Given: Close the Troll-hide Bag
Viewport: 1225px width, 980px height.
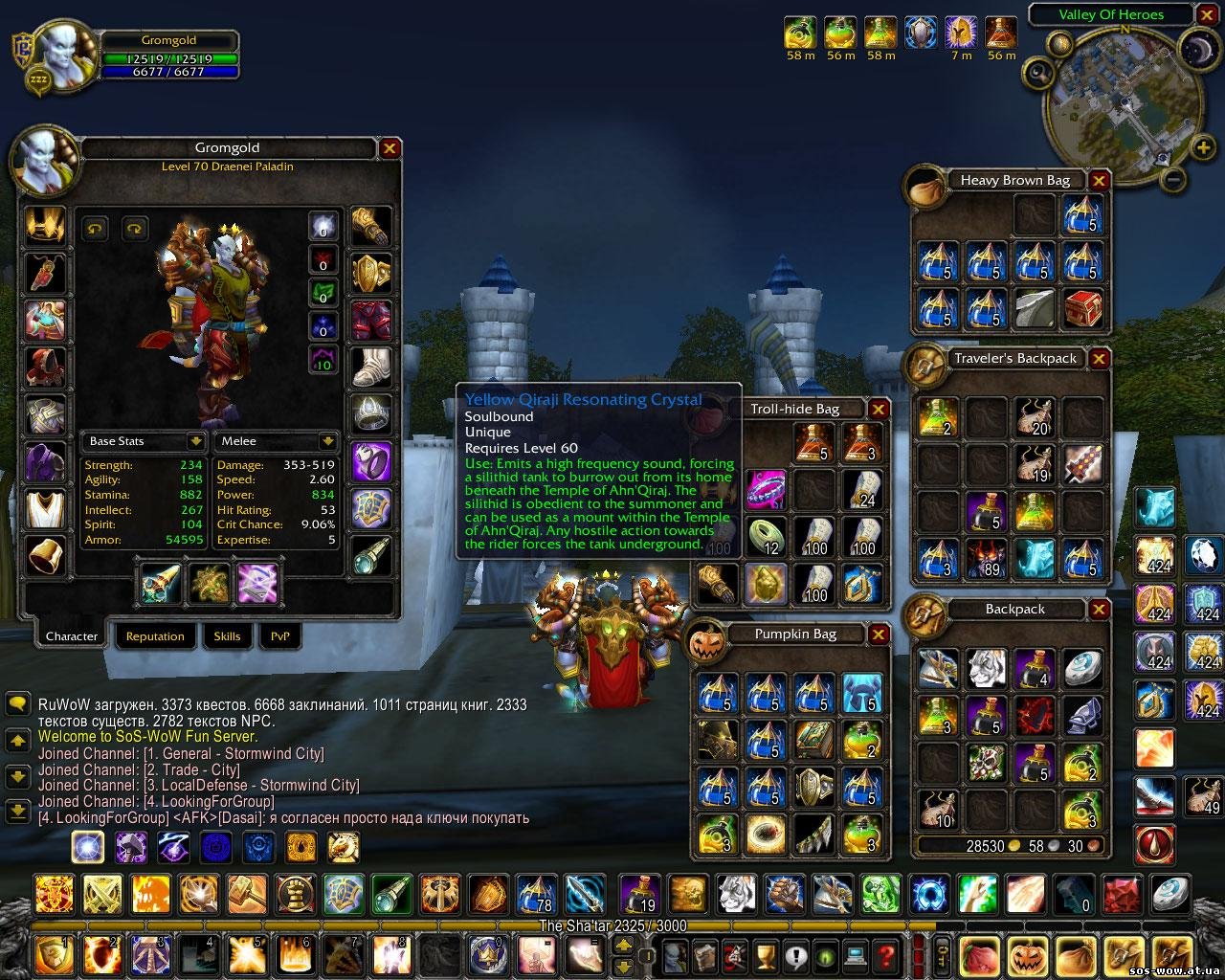Looking at the screenshot, I should coord(879,410).
